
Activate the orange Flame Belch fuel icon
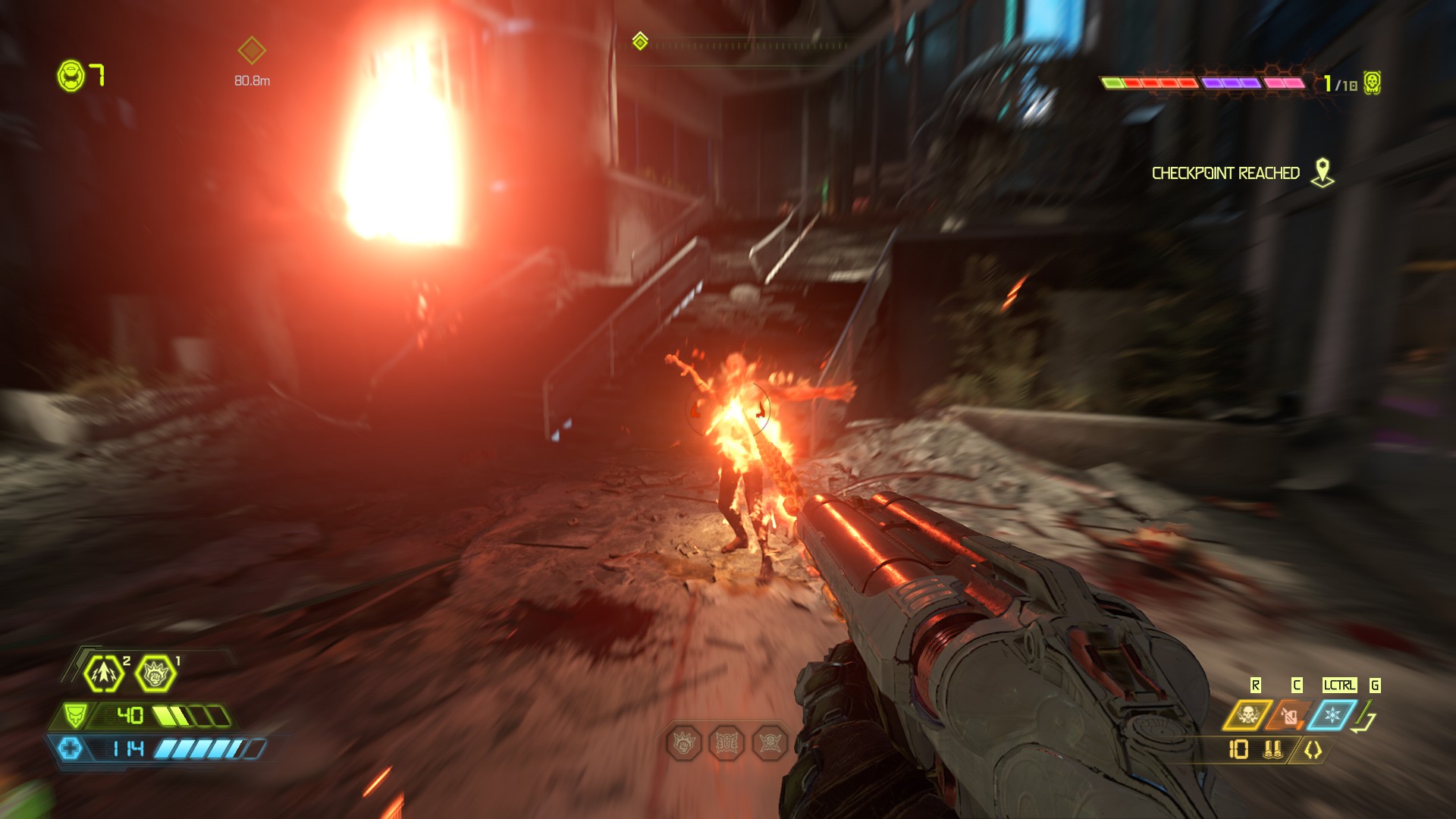tap(1289, 715)
